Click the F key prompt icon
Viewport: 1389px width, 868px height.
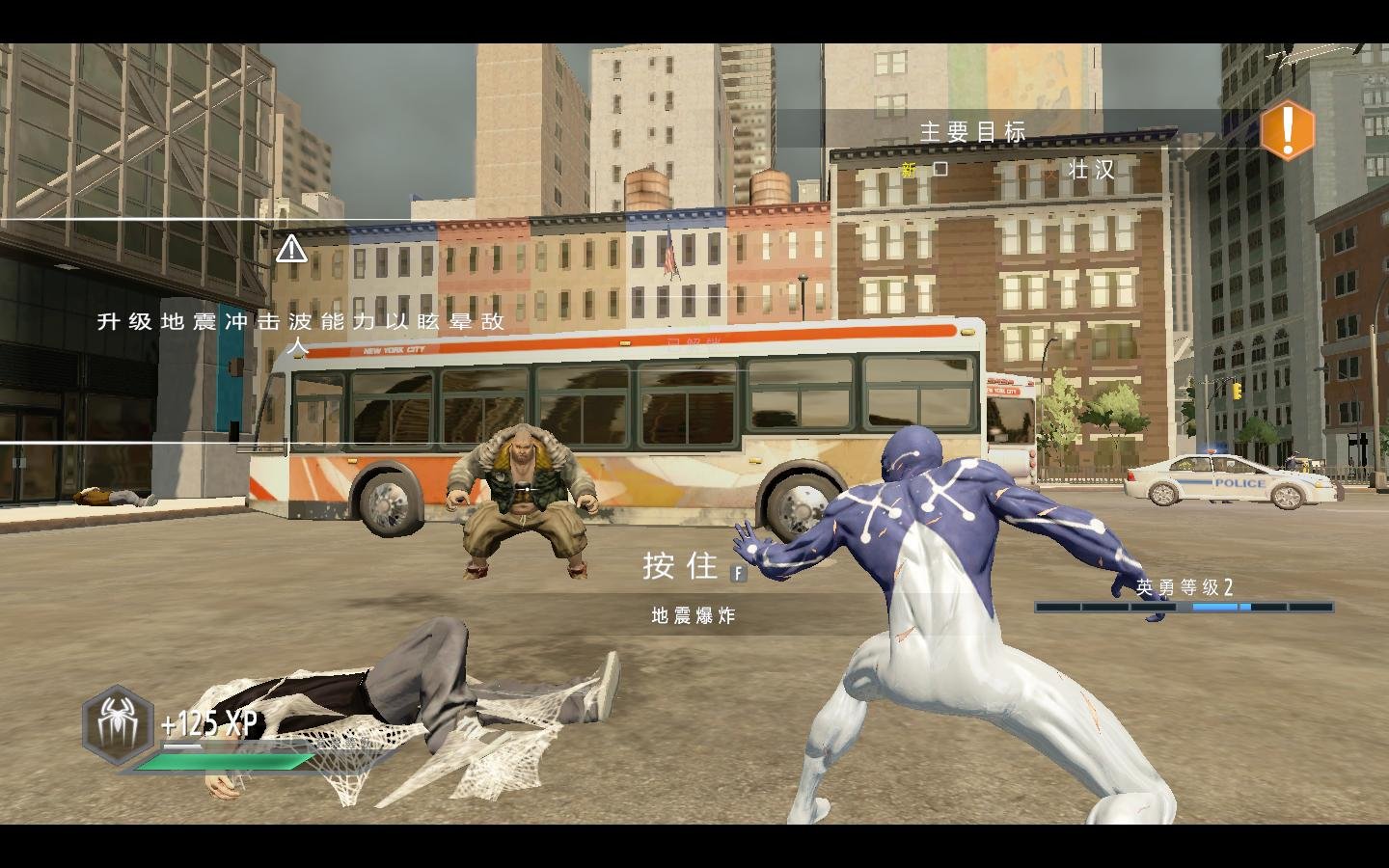coord(738,574)
